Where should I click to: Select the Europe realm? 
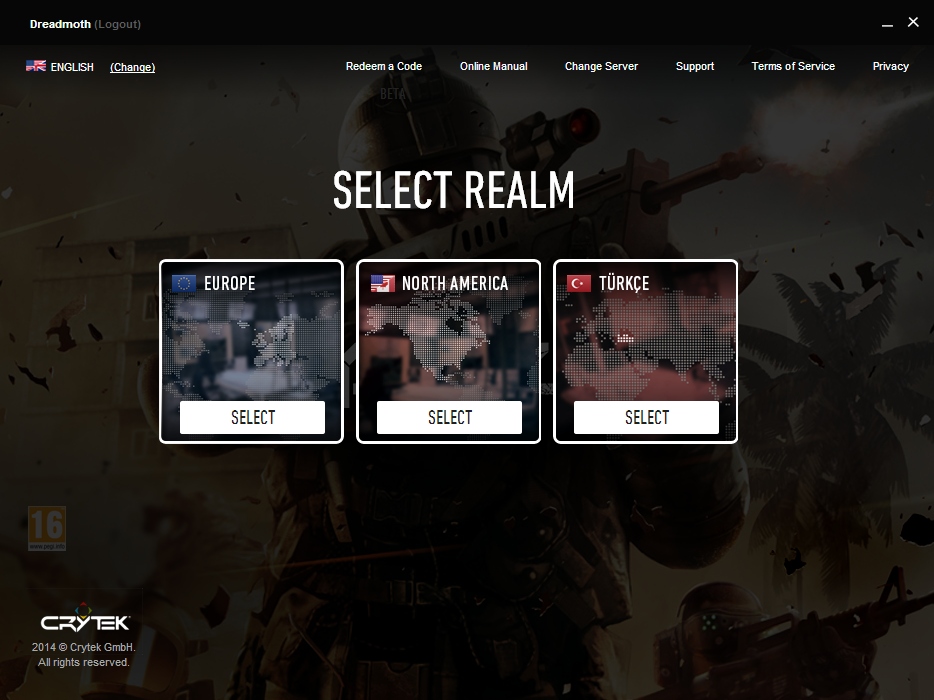click(252, 418)
